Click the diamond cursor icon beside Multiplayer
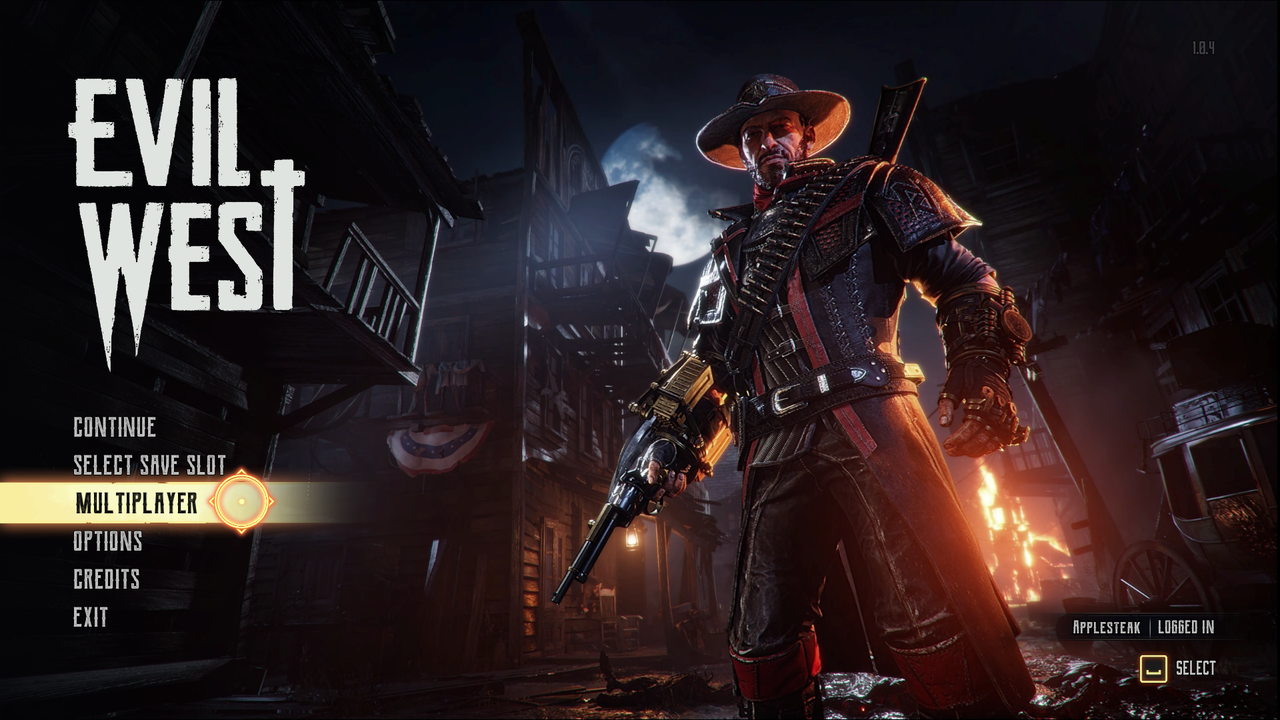Viewport: 1280px width, 720px height. coord(241,503)
